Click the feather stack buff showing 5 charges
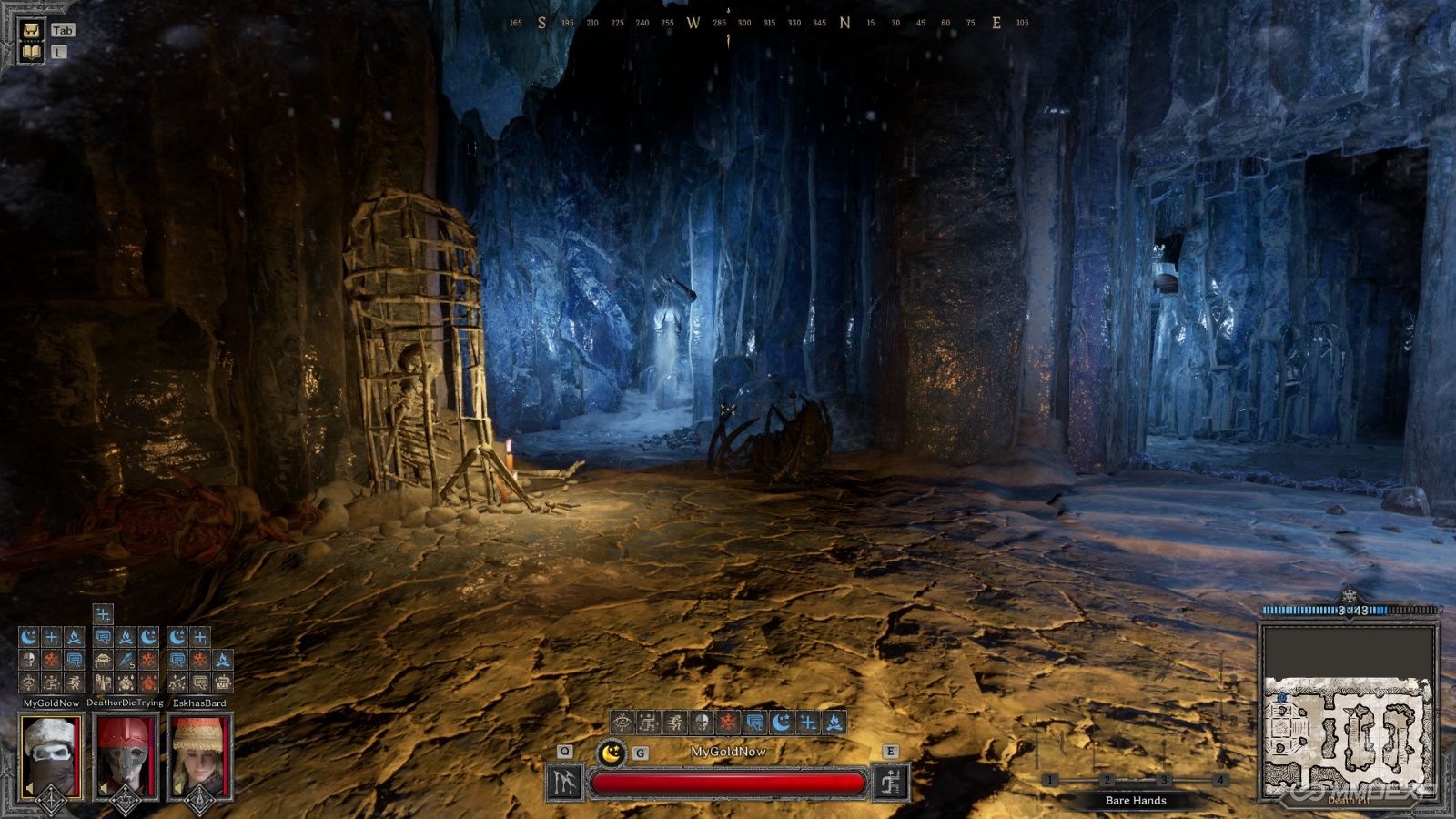This screenshot has width=1456, height=819. (x=125, y=661)
